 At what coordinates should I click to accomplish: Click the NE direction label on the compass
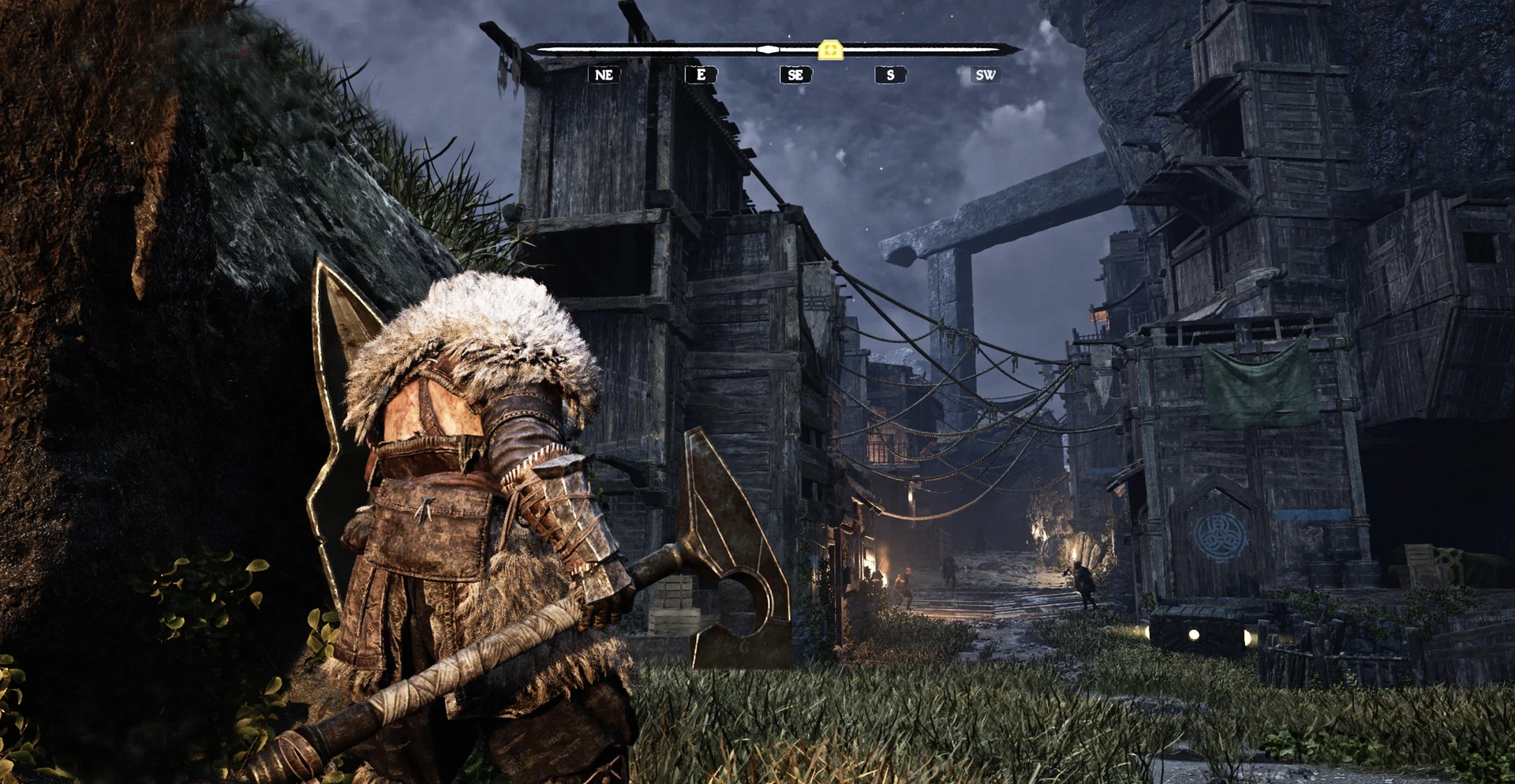604,75
